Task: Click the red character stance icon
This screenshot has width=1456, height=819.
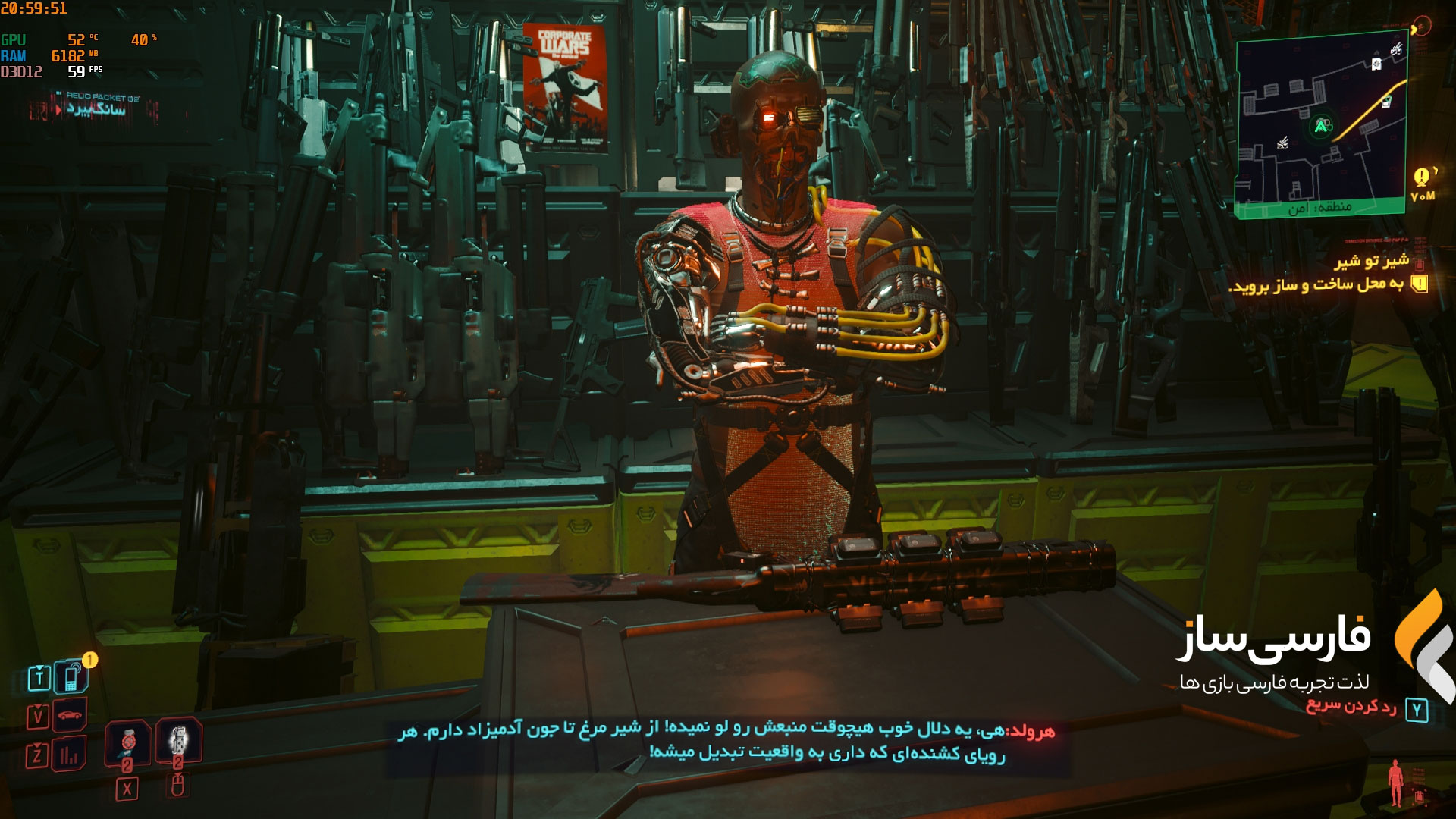Action: [x=1395, y=783]
